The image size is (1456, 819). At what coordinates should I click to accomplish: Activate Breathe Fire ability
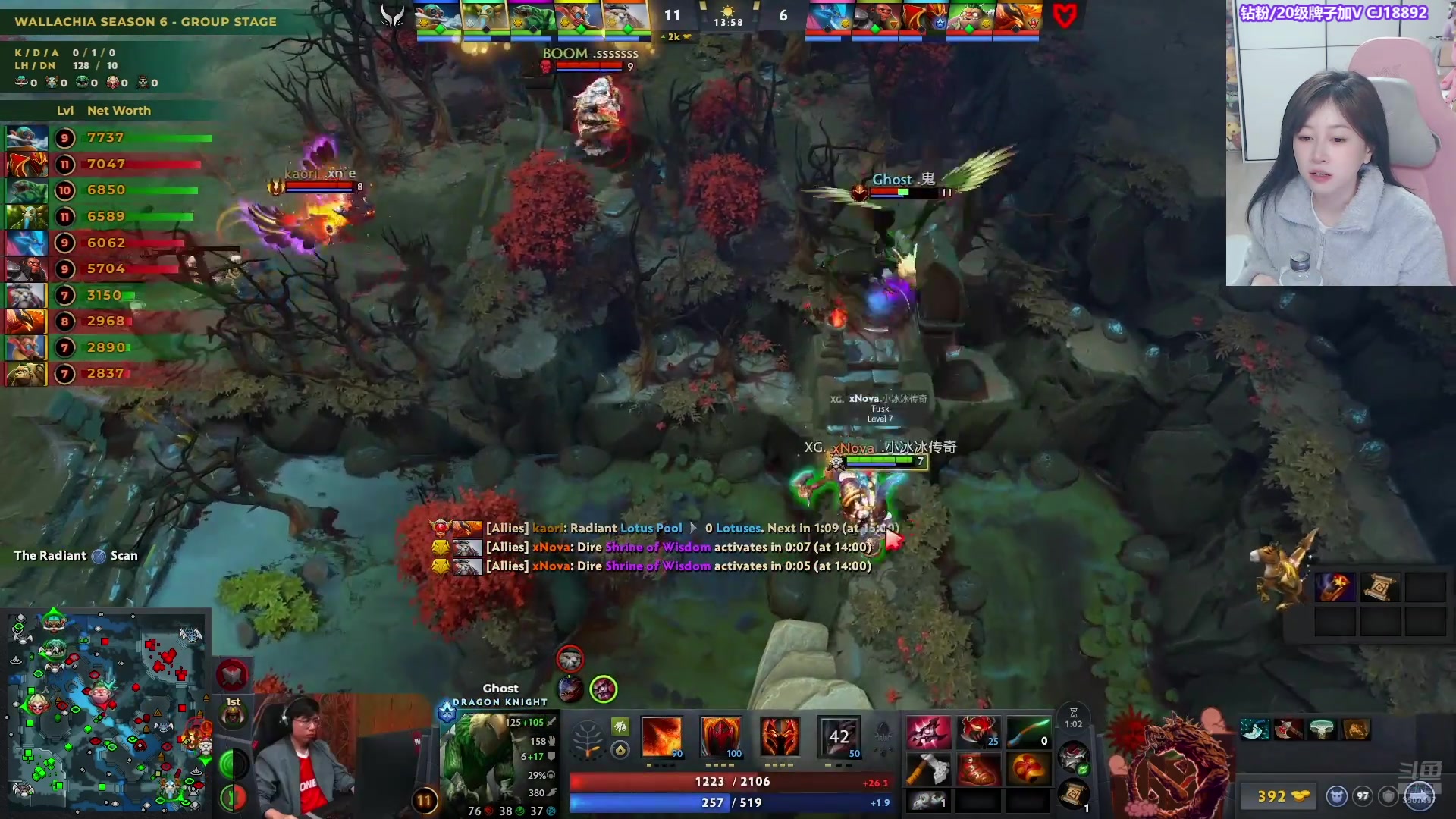[661, 736]
